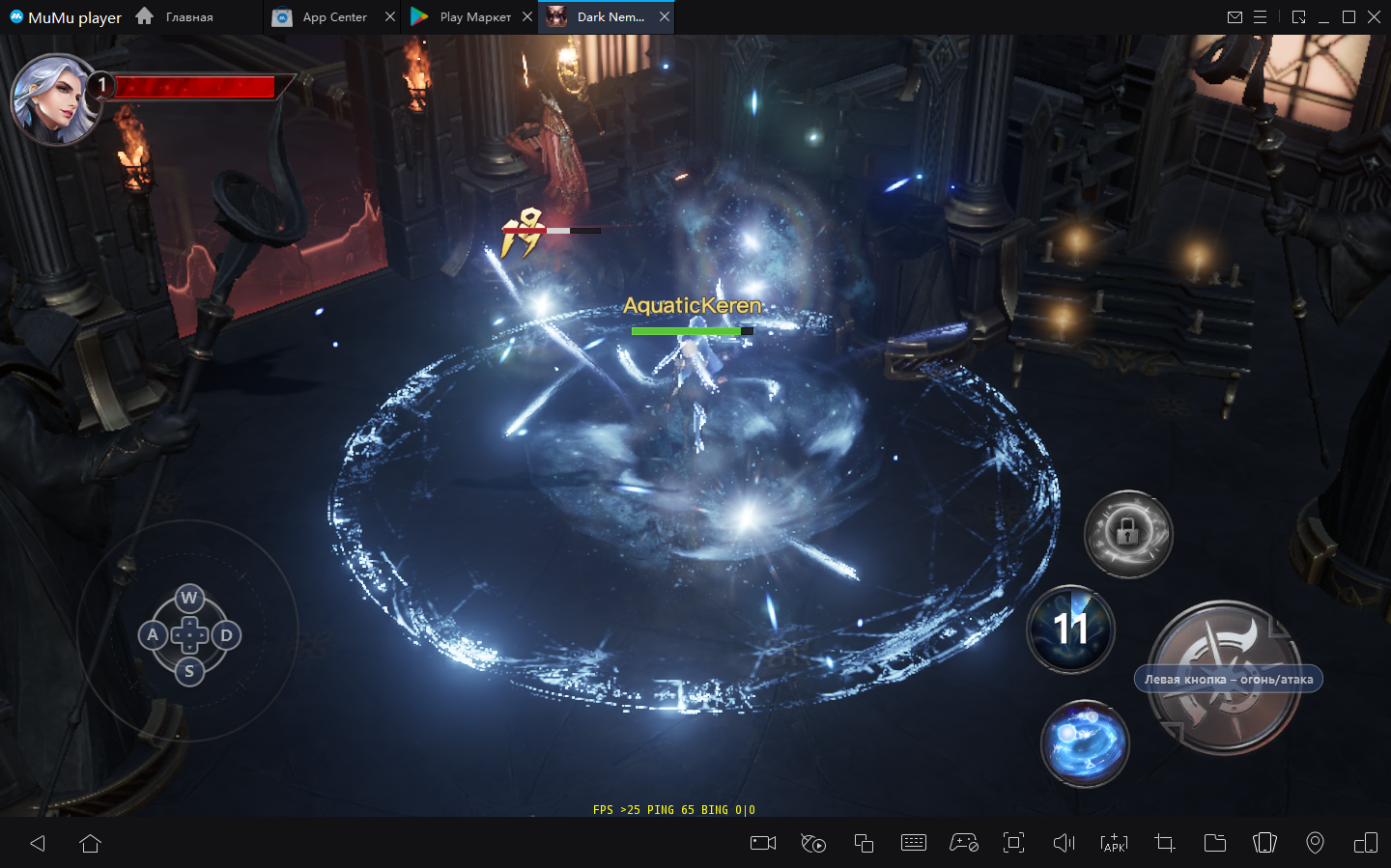Viewport: 1391px width, 868px height.
Task: Tap the locked skill slot
Action: pos(1127,533)
